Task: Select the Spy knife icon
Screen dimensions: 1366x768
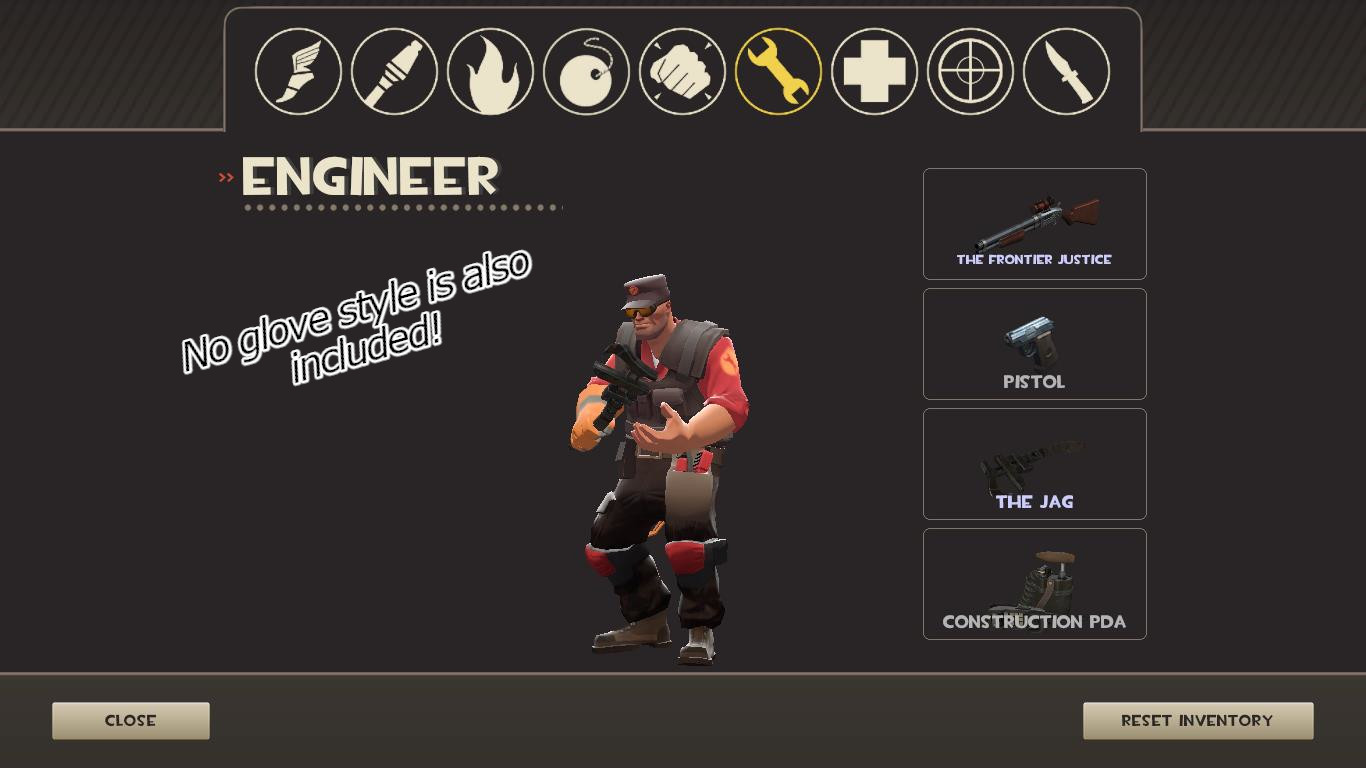Action: 1065,70
